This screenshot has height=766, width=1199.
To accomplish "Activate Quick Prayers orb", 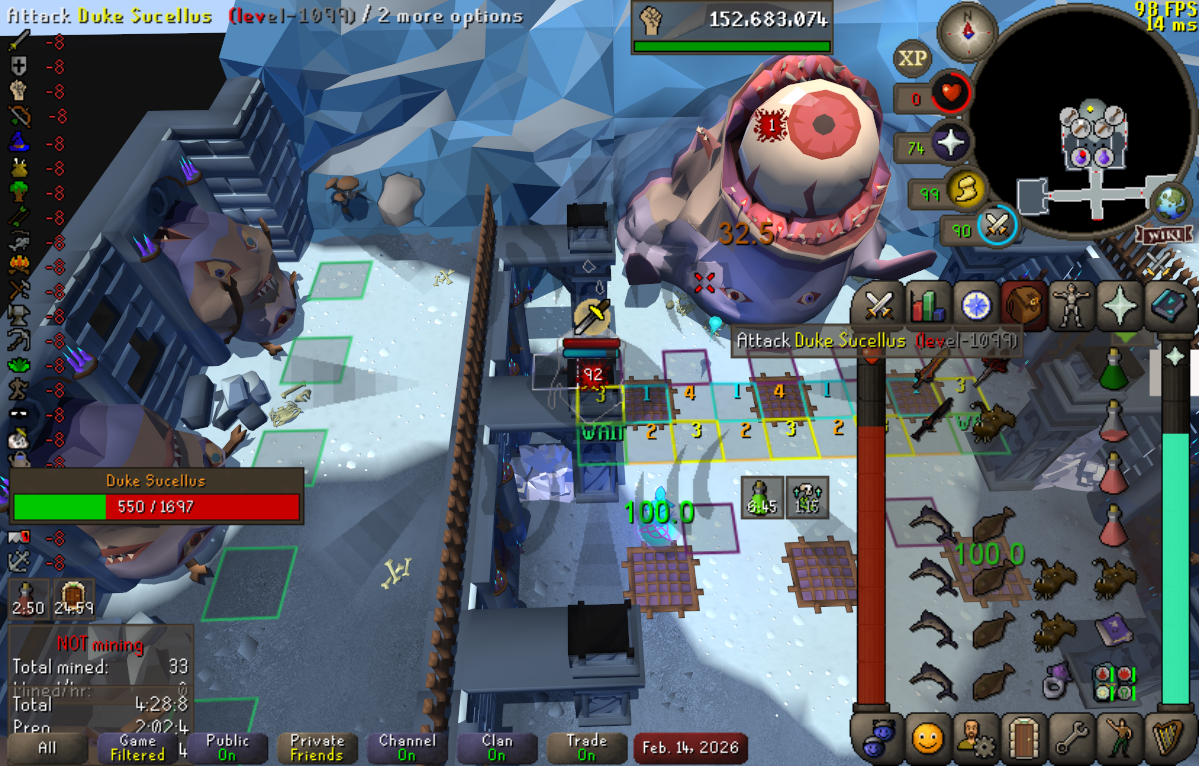I will [950, 143].
